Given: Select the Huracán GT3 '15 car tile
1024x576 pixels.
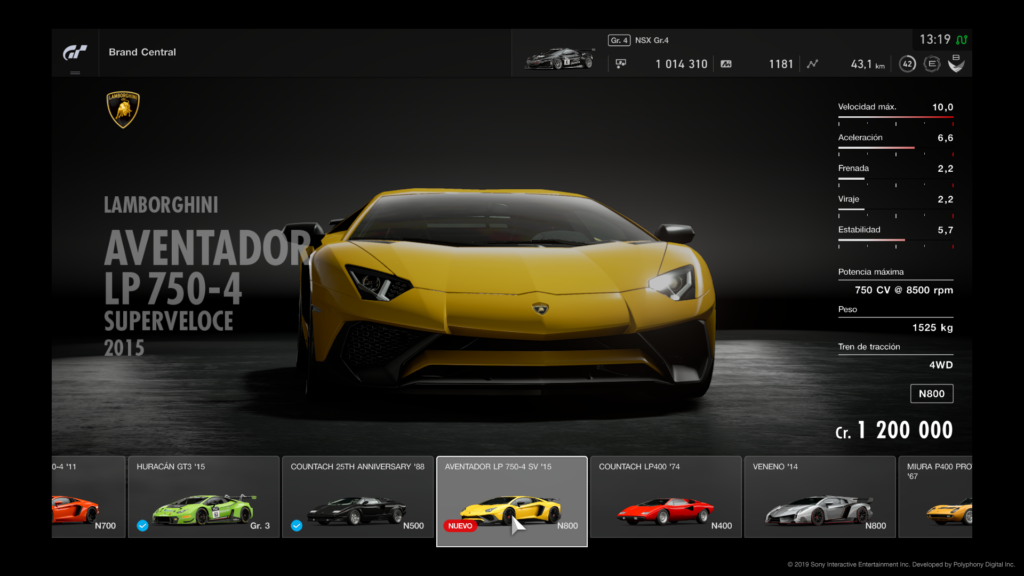Looking at the screenshot, I should tap(203, 497).
